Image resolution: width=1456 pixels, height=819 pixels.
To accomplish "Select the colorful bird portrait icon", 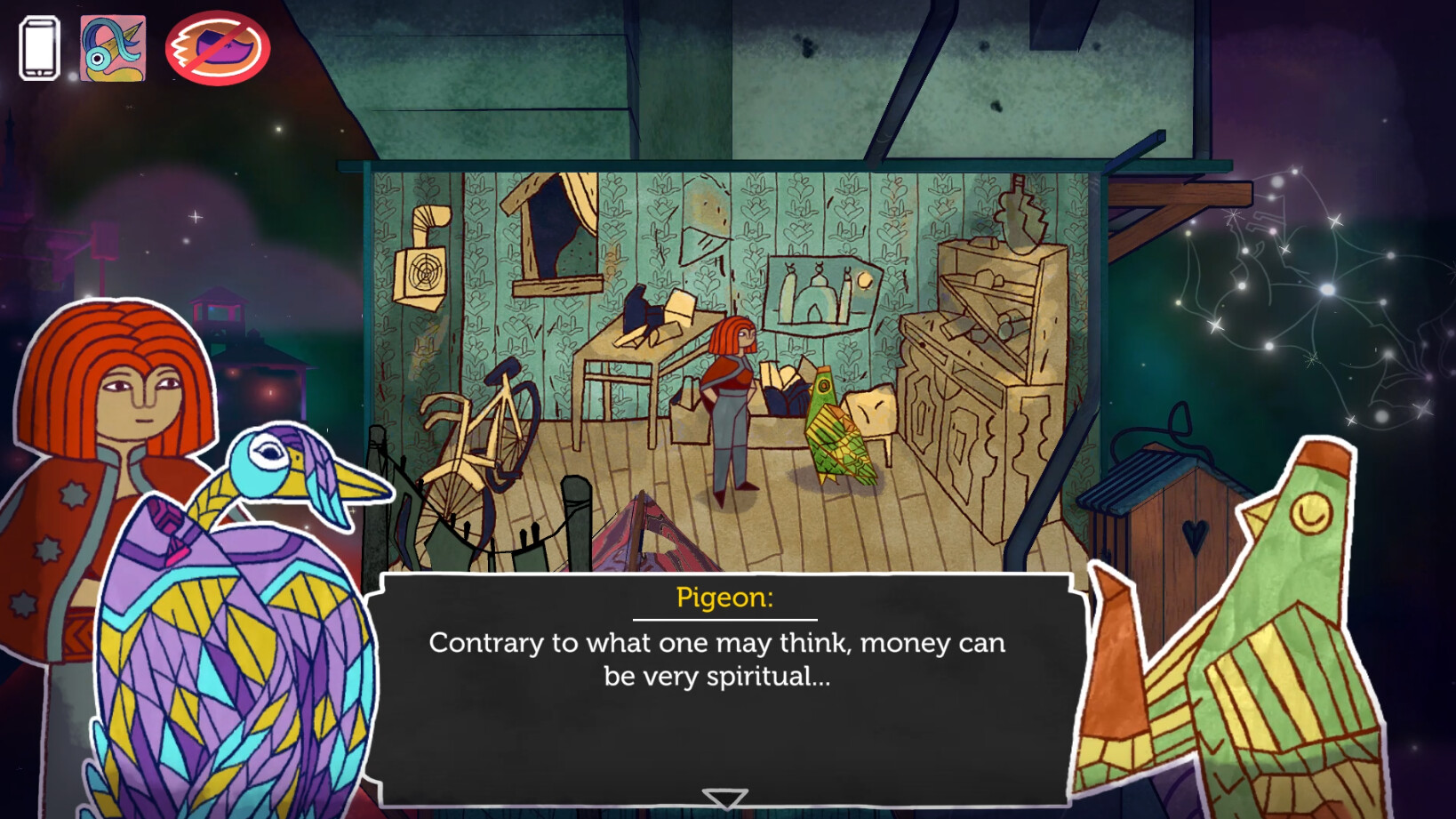I will (x=113, y=49).
